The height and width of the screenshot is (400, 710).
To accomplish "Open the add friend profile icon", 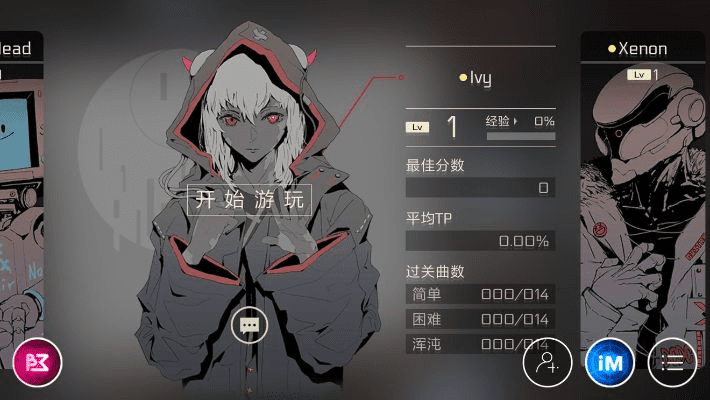I will (x=547, y=362).
